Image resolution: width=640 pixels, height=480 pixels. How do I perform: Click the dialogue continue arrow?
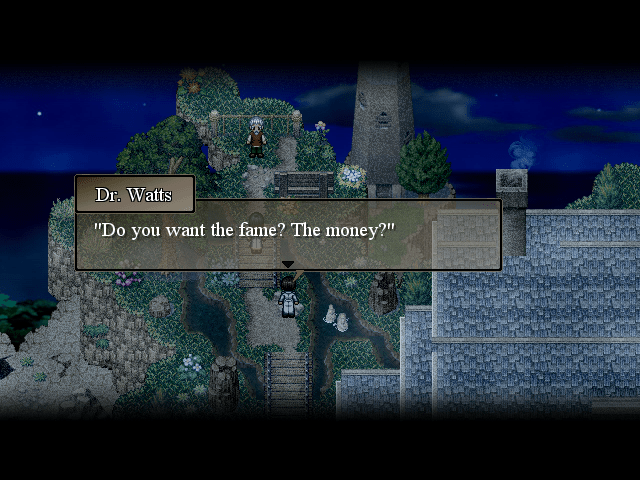(x=288, y=265)
